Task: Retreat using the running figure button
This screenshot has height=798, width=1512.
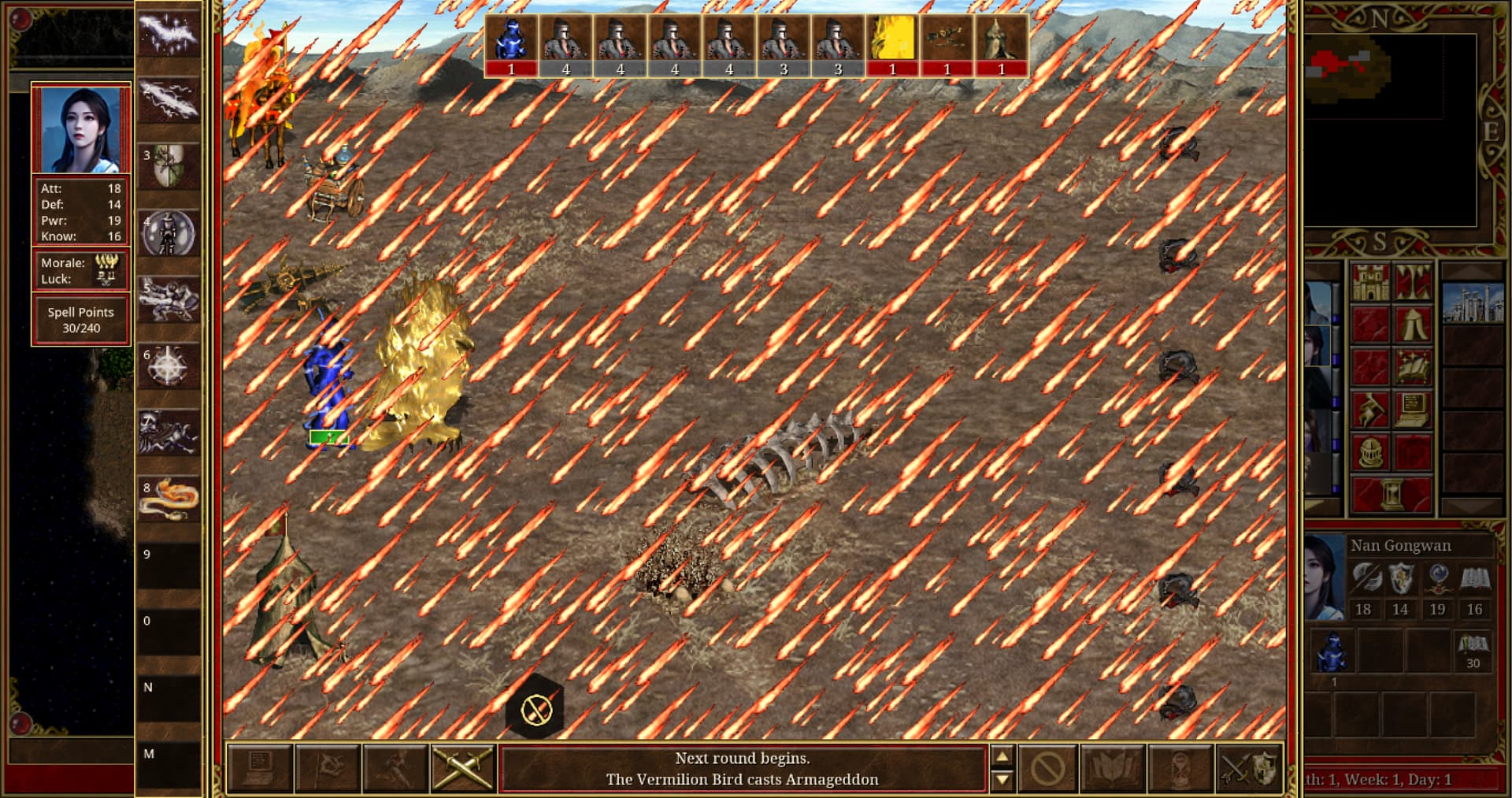Action: pos(395,767)
